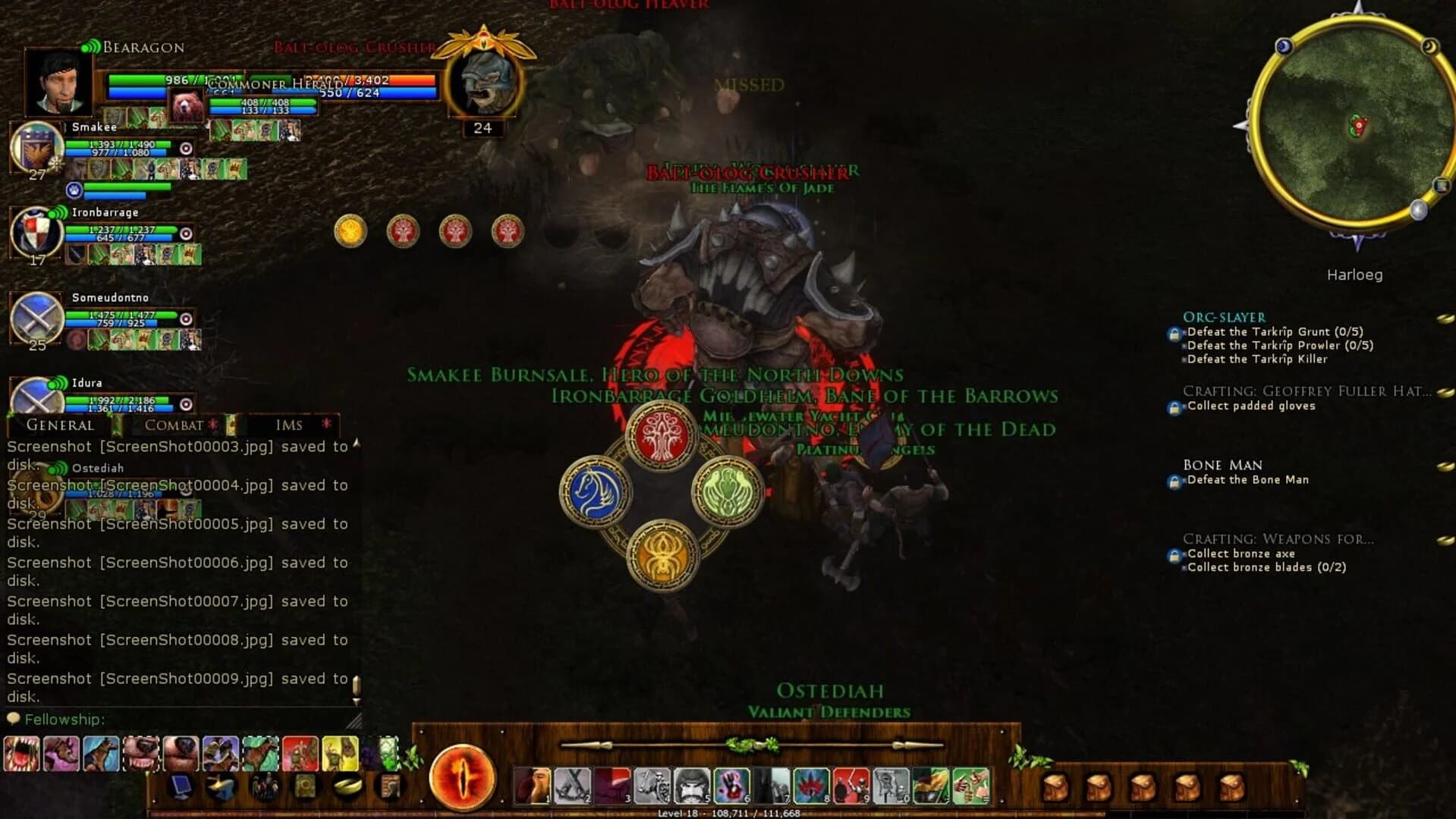This screenshot has height=819, width=1456.
Task: Click the Collect bronze blades objective
Action: [1265, 567]
